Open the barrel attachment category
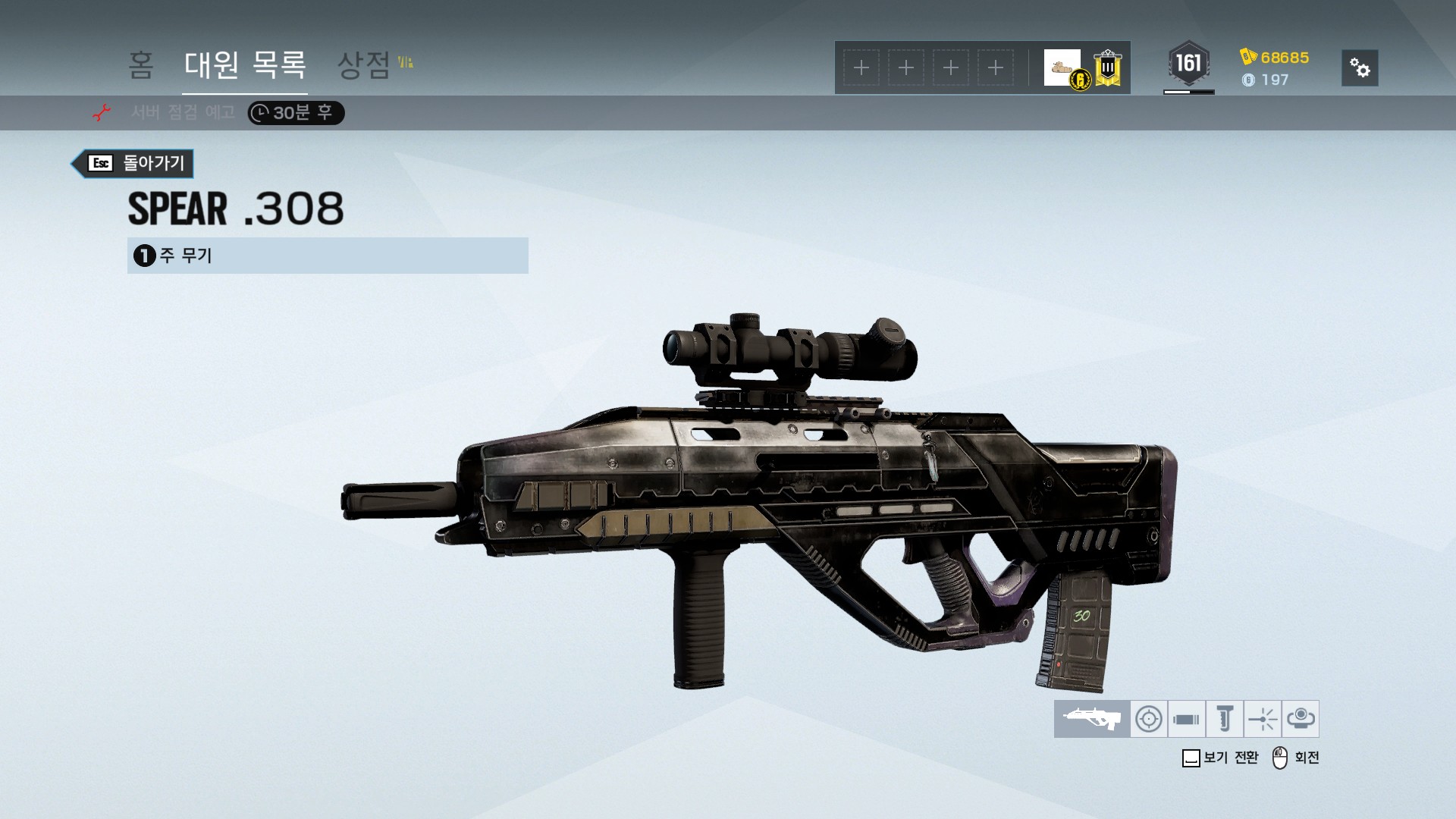The width and height of the screenshot is (1456, 819). point(1186,719)
